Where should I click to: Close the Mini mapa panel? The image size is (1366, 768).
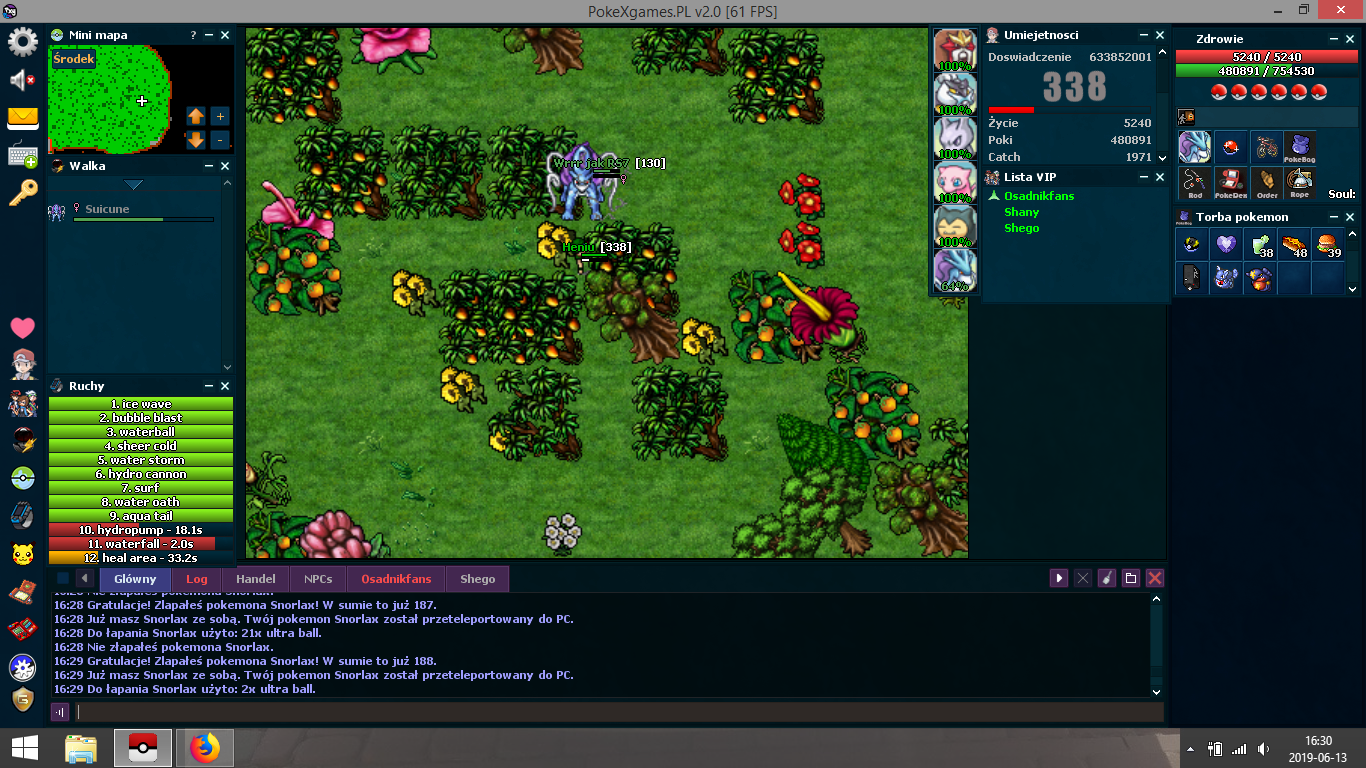click(225, 35)
